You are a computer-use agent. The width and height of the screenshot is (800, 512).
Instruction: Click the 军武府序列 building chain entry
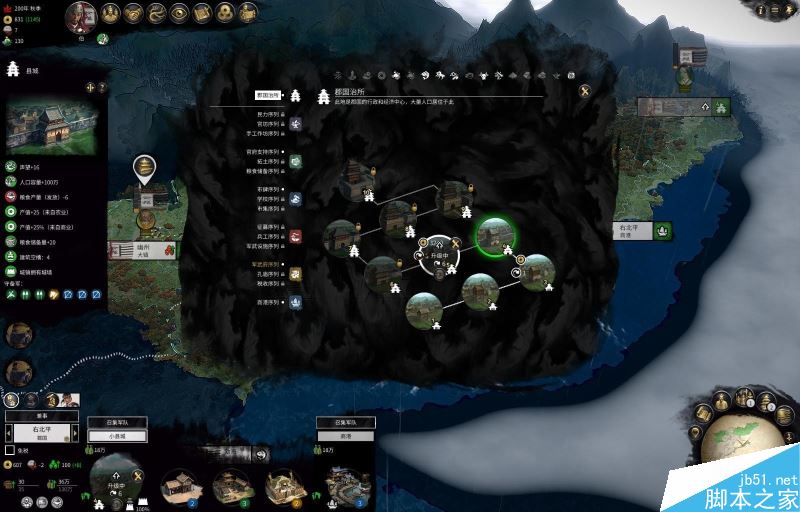[x=266, y=265]
